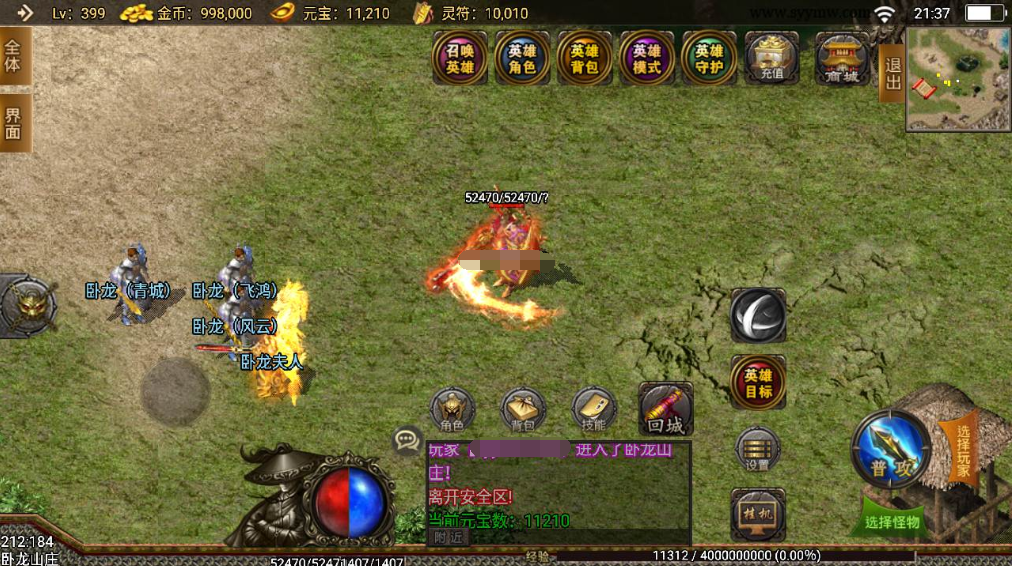Open the minimap
1012x566 pixels.
(958, 80)
